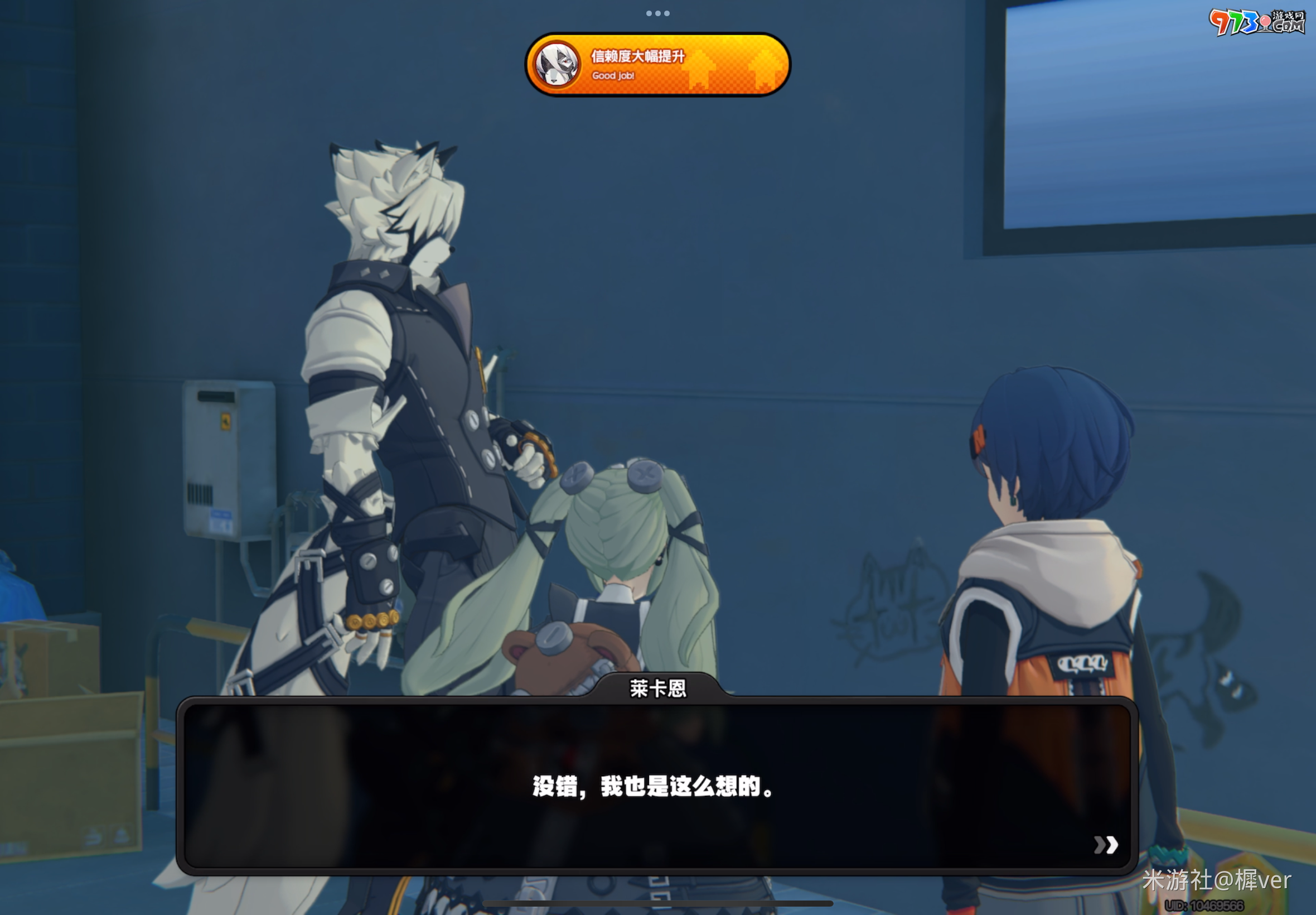Click Lycaon's dialogue text box

point(656,786)
